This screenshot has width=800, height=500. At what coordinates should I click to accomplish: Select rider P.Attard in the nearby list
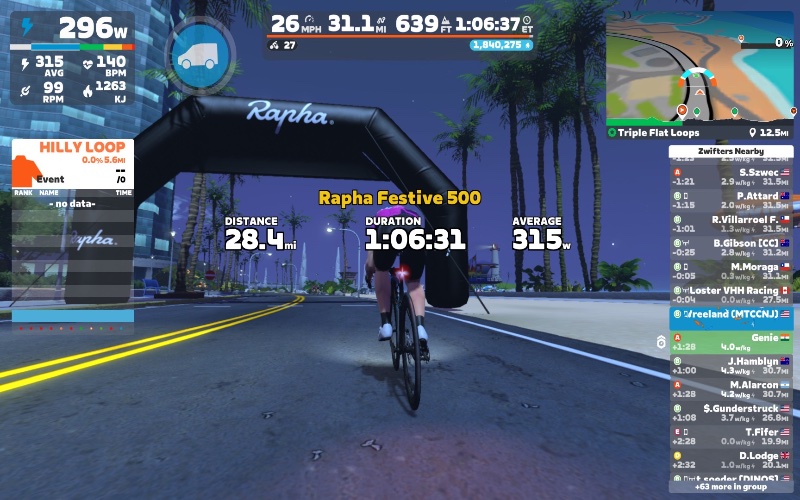point(731,199)
